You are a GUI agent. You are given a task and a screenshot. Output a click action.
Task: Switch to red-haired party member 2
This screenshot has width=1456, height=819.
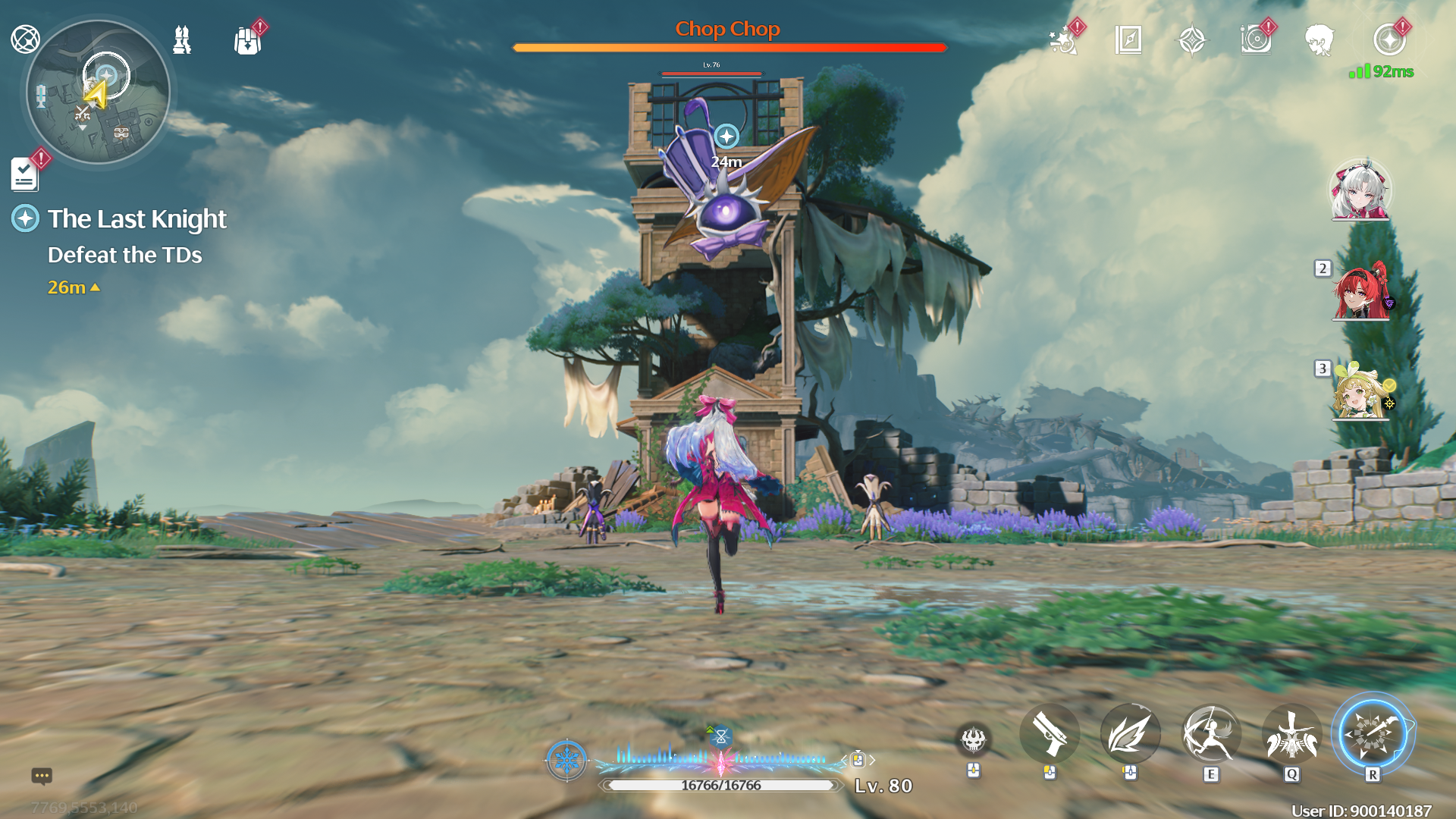pyautogui.click(x=1360, y=292)
